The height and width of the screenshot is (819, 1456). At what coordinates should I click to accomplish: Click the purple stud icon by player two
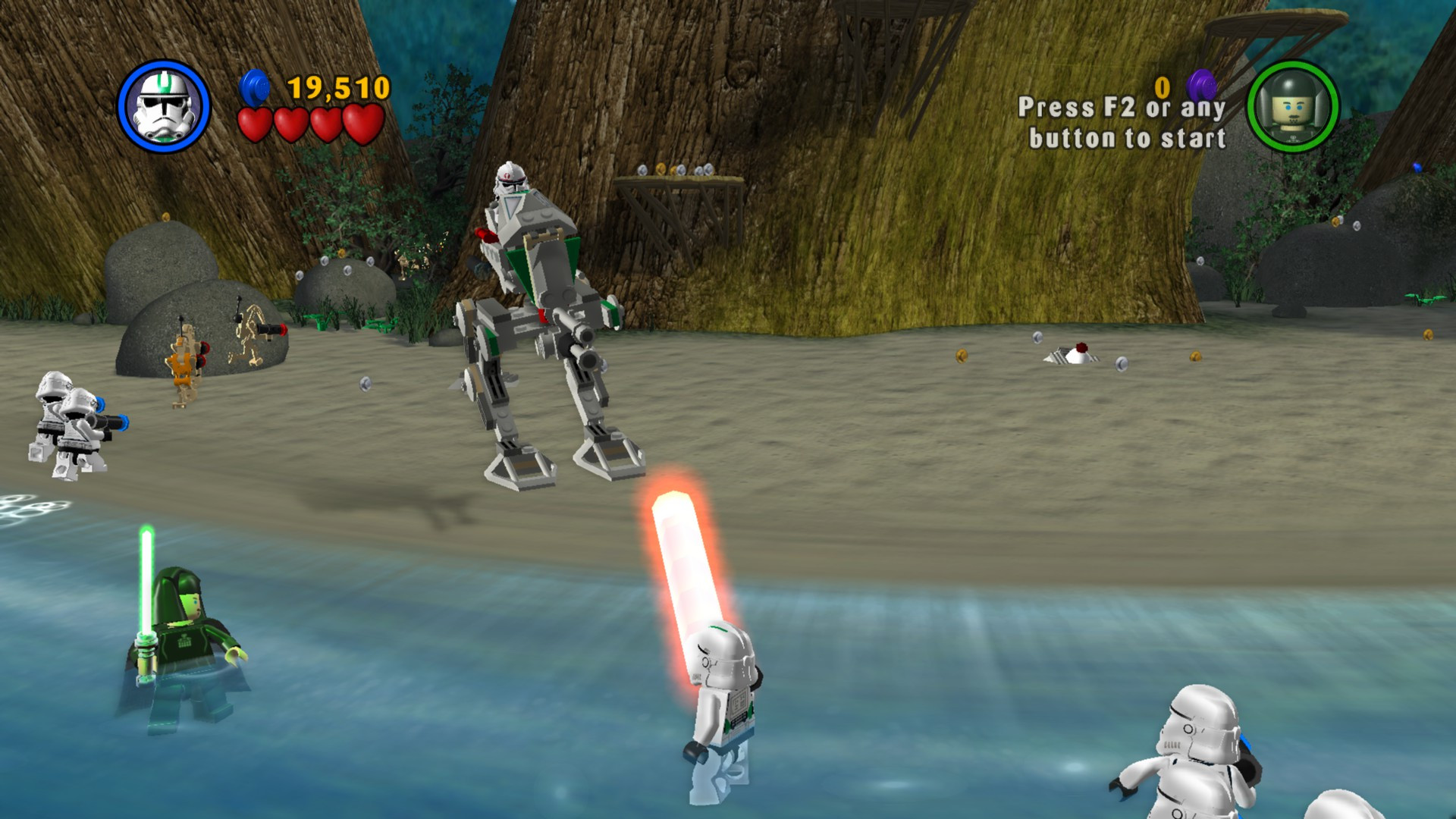(x=1200, y=85)
